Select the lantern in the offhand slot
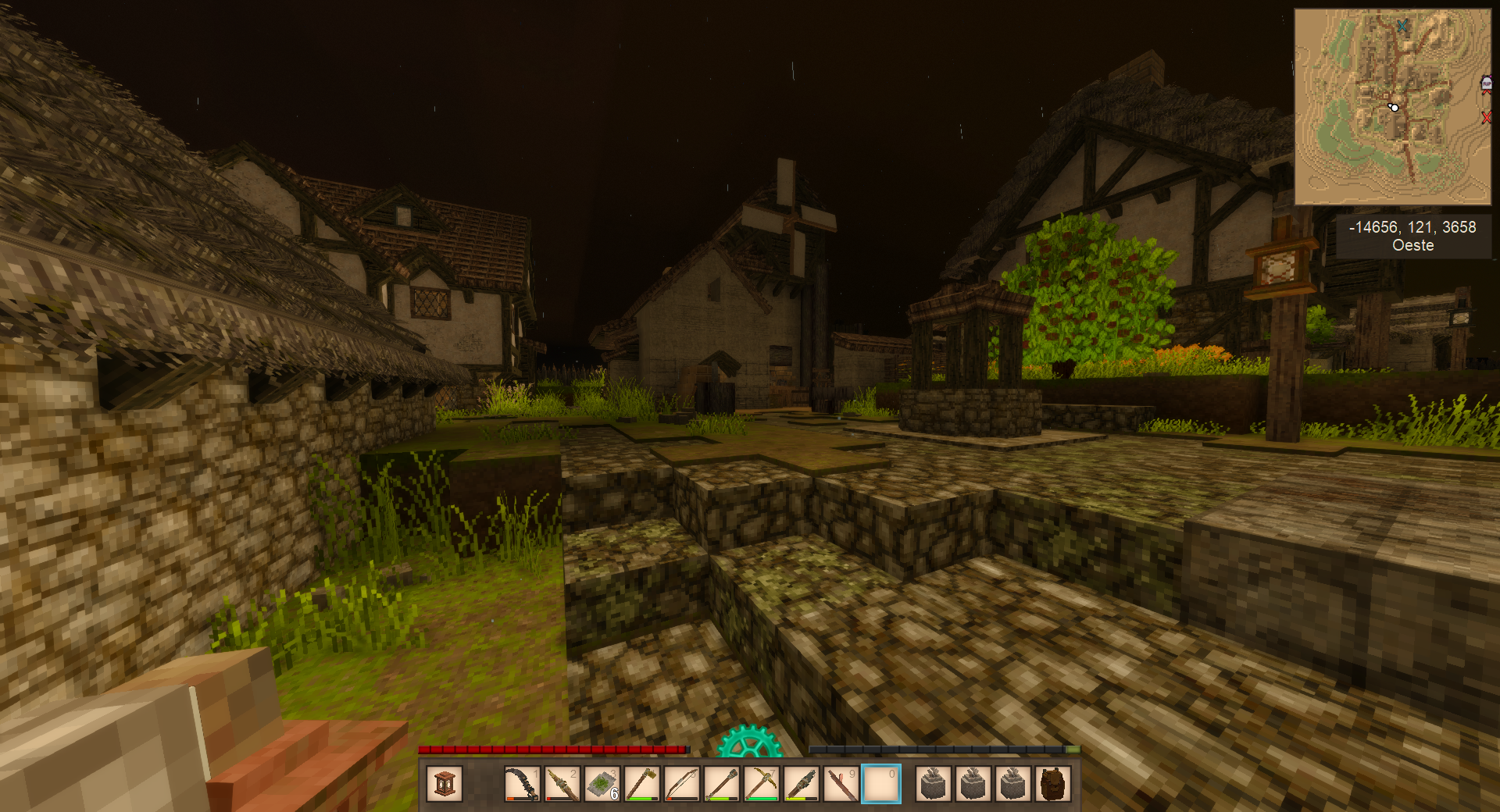This screenshot has width=1500, height=812. (x=445, y=784)
